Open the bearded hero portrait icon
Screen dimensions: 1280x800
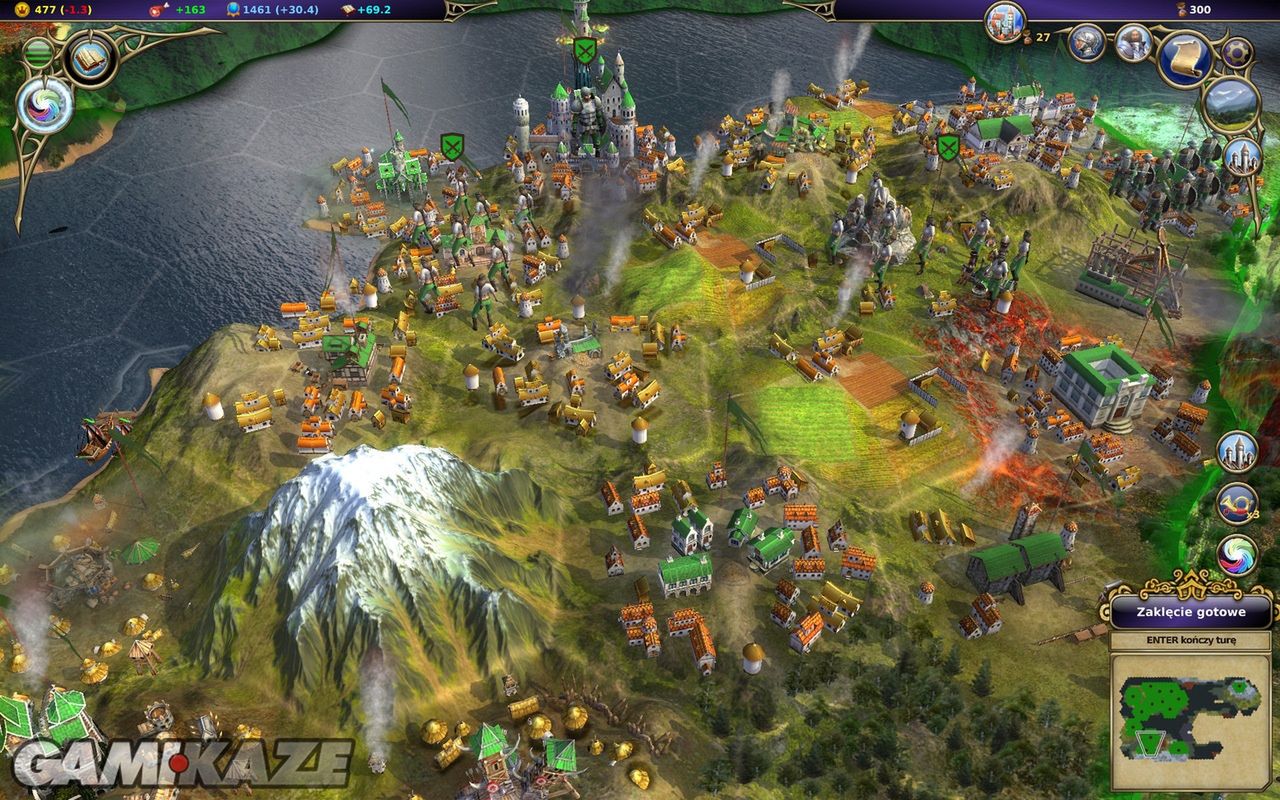pos(1133,42)
